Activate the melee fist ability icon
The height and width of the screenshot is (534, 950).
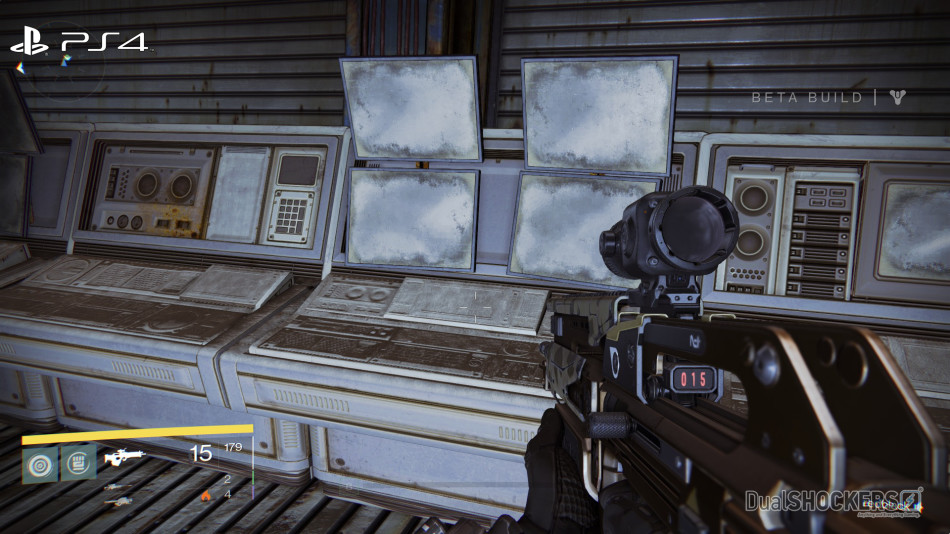click(x=78, y=463)
